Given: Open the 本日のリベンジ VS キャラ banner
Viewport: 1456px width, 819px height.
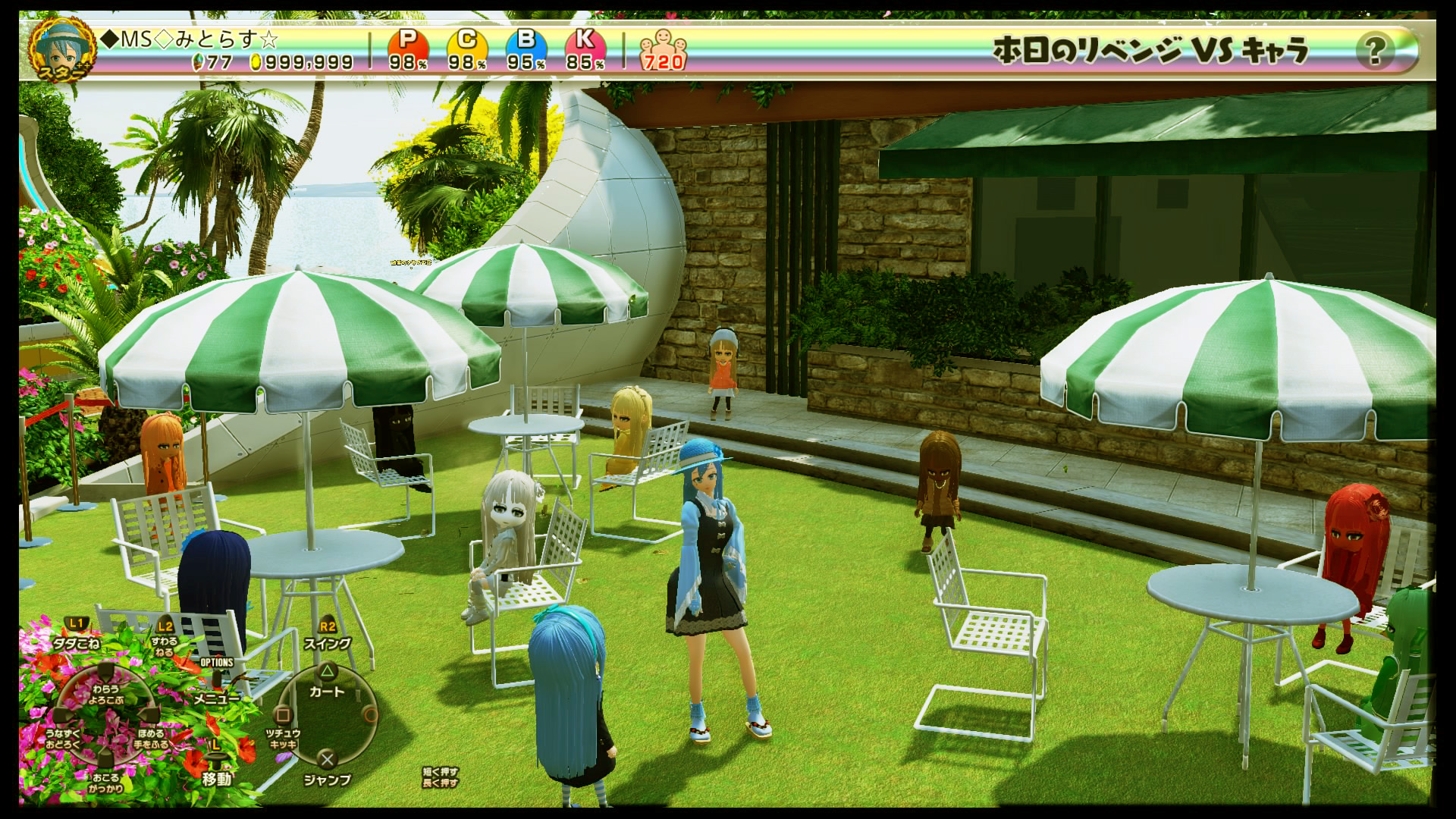Looking at the screenshot, I should [1150, 50].
